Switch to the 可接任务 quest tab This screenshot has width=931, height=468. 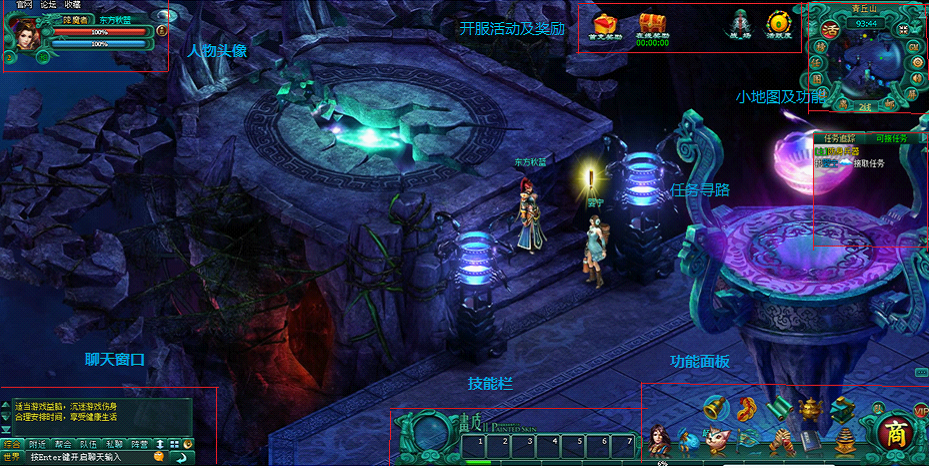[x=891, y=138]
